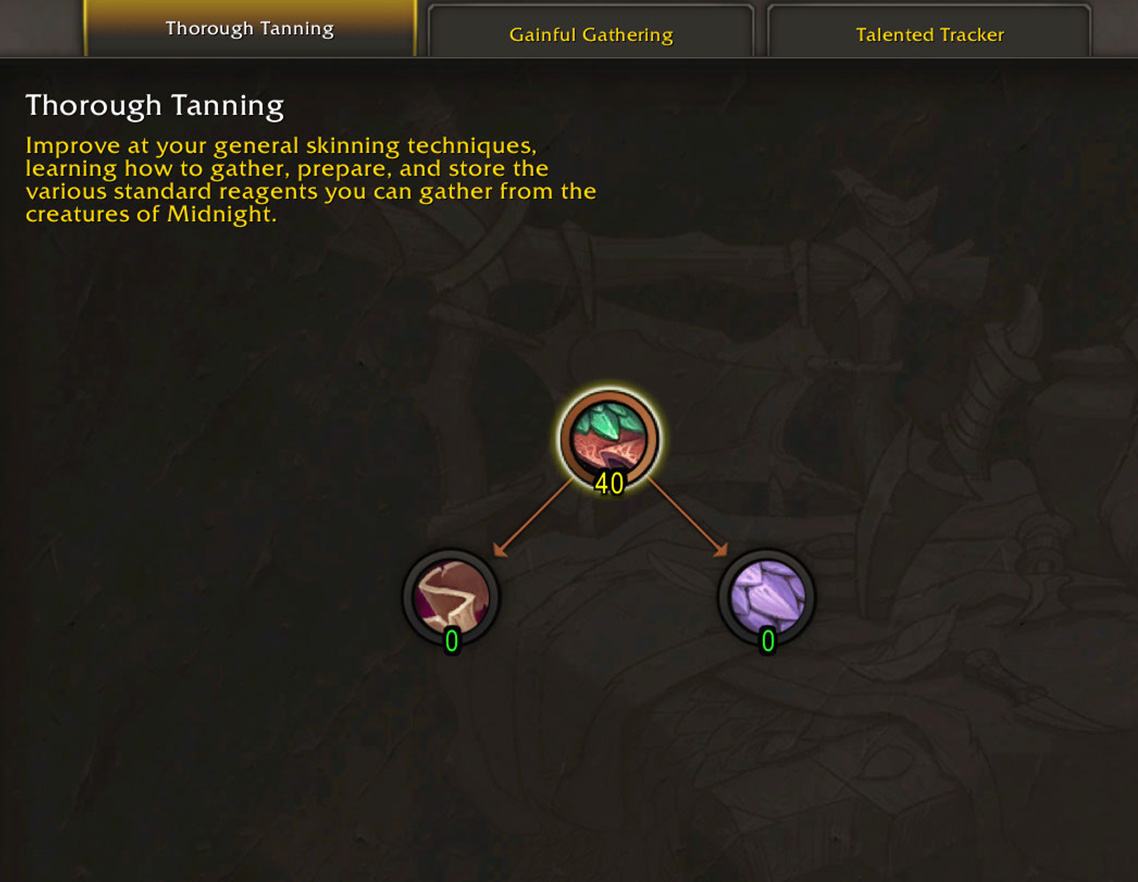The image size is (1138, 882).
Task: Pick the purple scale specialization node
Action: click(767, 596)
